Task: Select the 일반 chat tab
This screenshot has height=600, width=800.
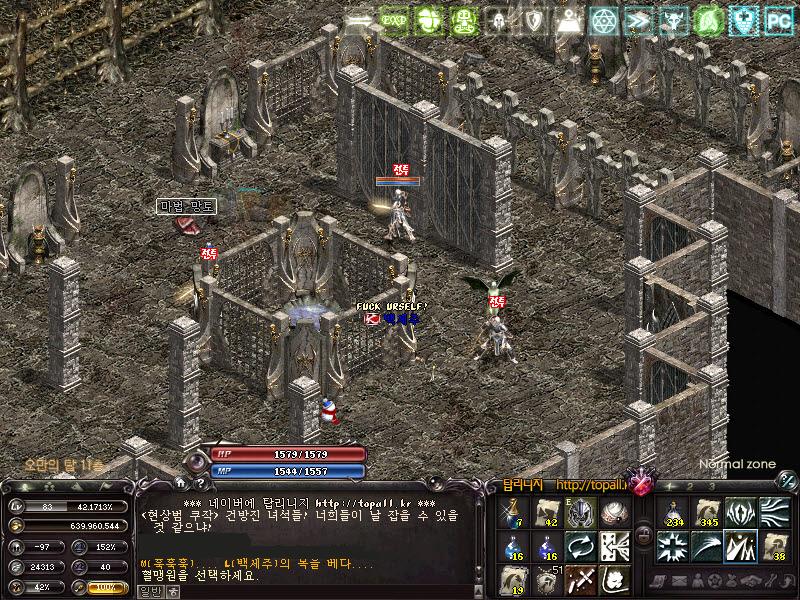Action: click(x=148, y=590)
